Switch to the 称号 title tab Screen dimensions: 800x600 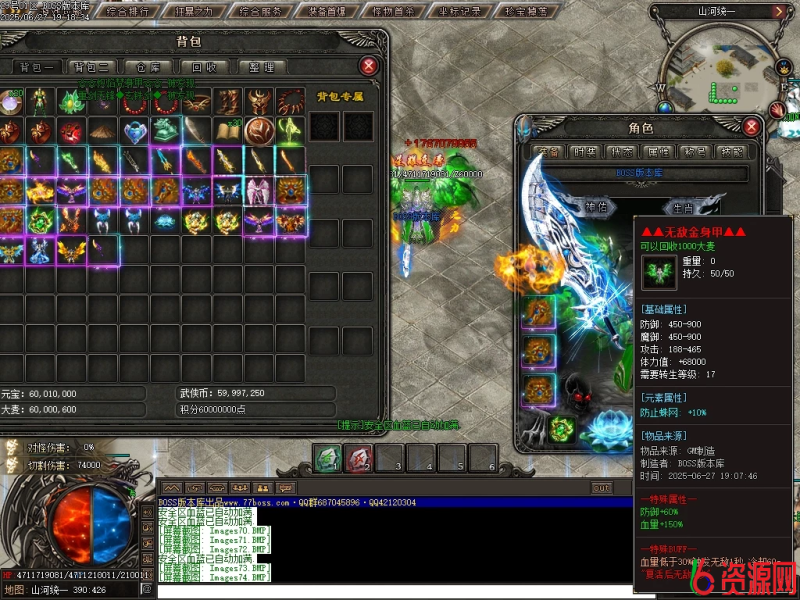[x=695, y=152]
